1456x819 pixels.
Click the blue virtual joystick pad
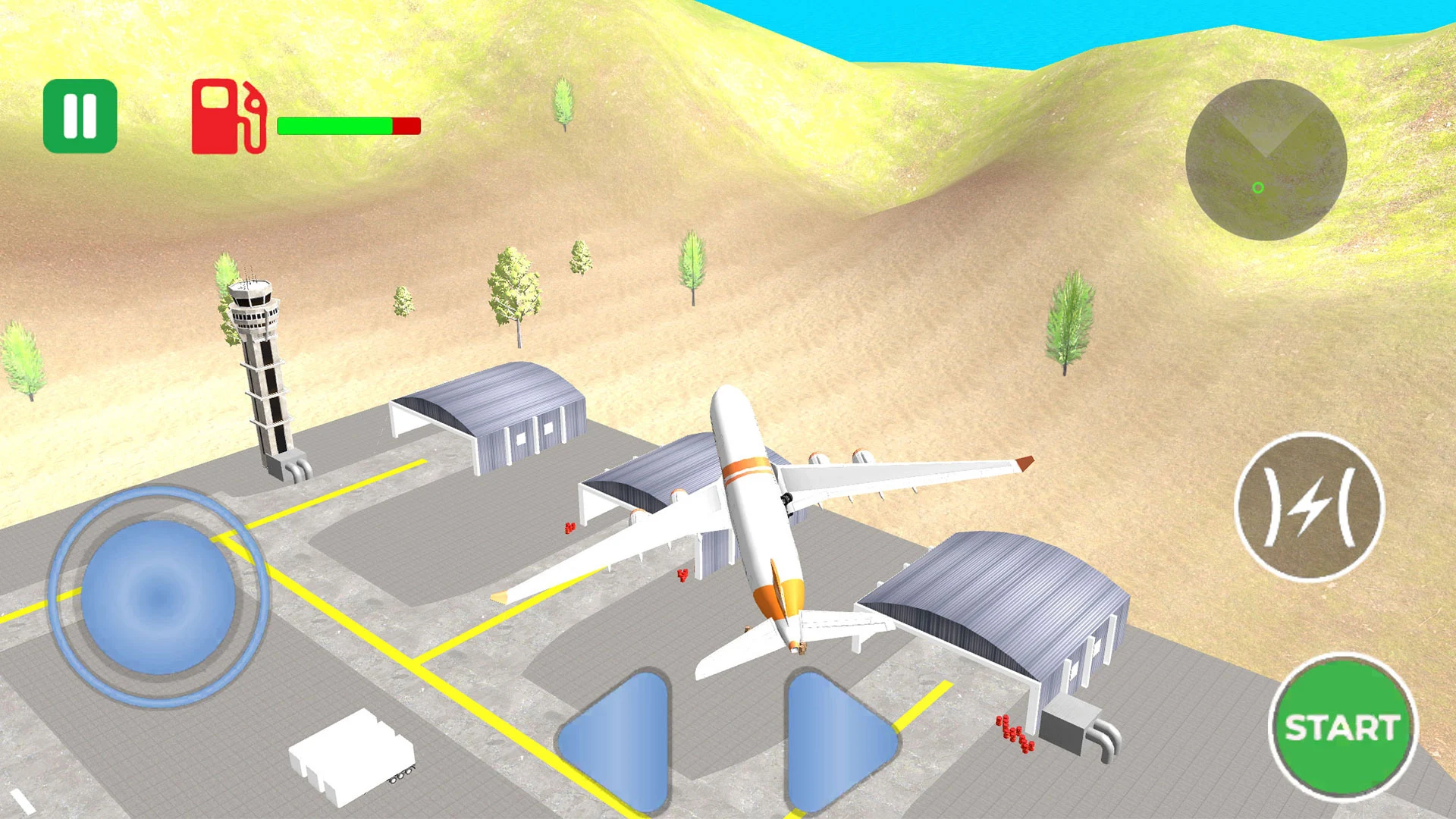coord(158,597)
